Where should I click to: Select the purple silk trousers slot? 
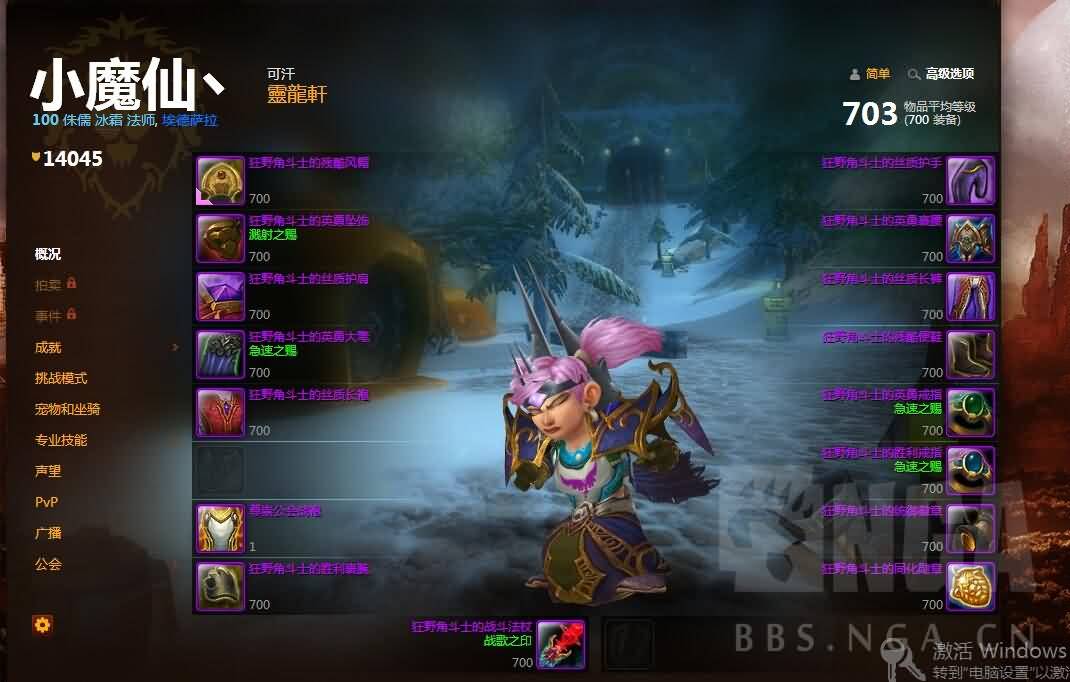coord(970,297)
